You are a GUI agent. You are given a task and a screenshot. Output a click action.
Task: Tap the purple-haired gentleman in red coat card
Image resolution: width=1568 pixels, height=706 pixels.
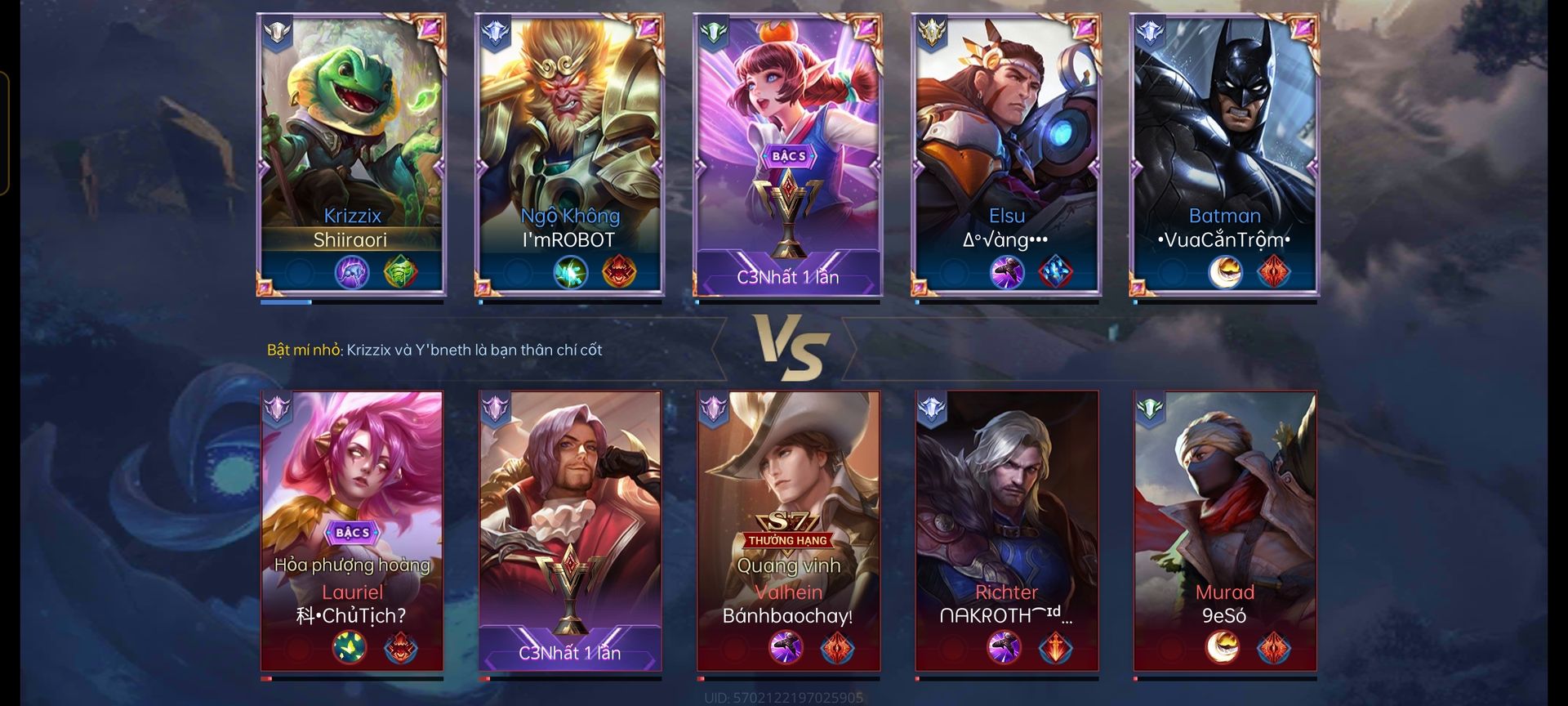point(570,531)
